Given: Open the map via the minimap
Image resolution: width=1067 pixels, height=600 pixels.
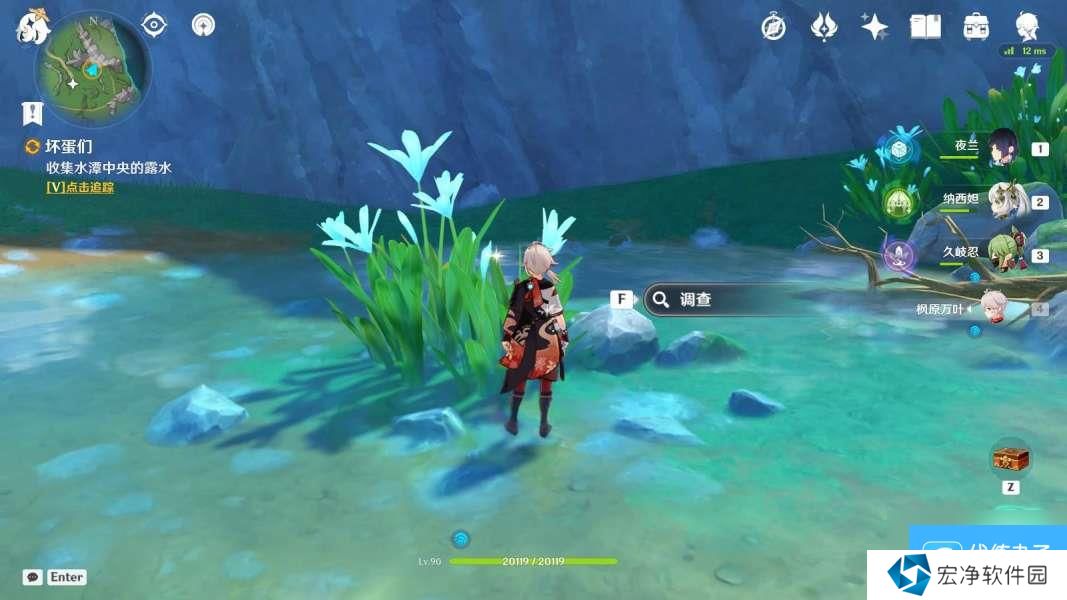Looking at the screenshot, I should pos(92,69).
